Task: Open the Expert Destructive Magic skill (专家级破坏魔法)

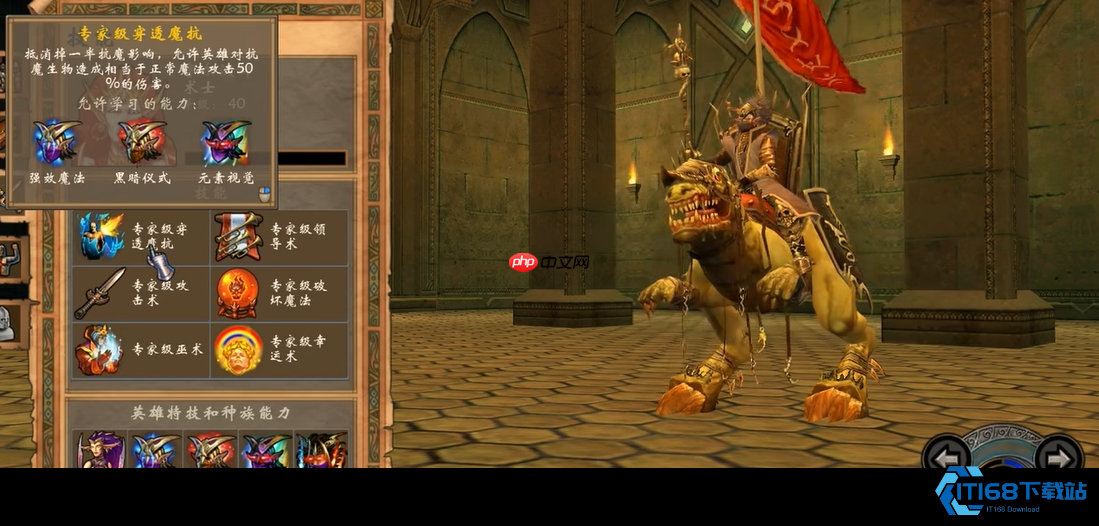Action: pos(238,293)
